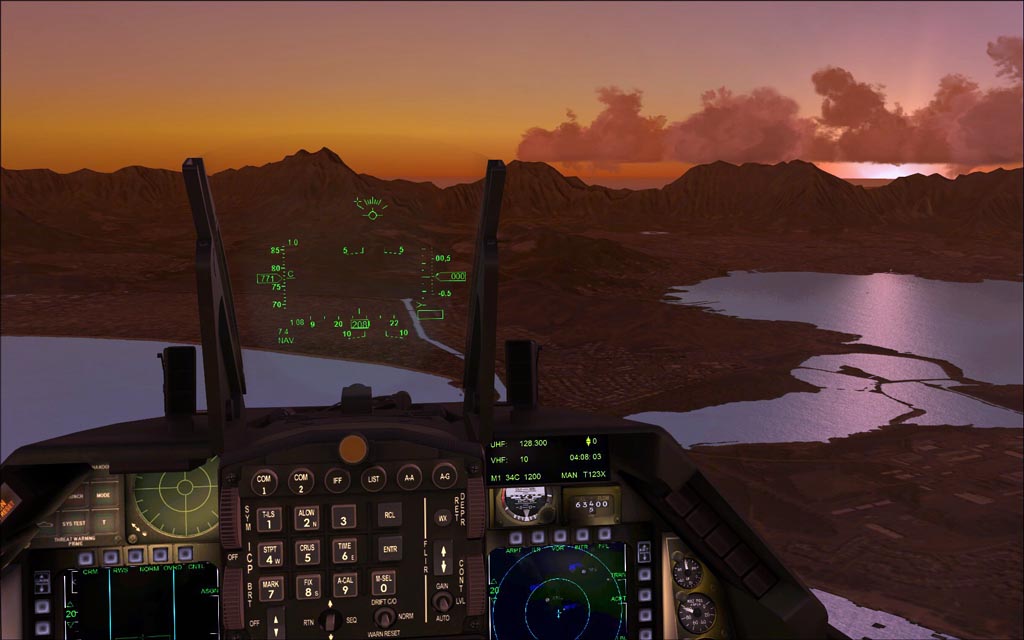Select the COM 2 radio button

click(x=301, y=481)
